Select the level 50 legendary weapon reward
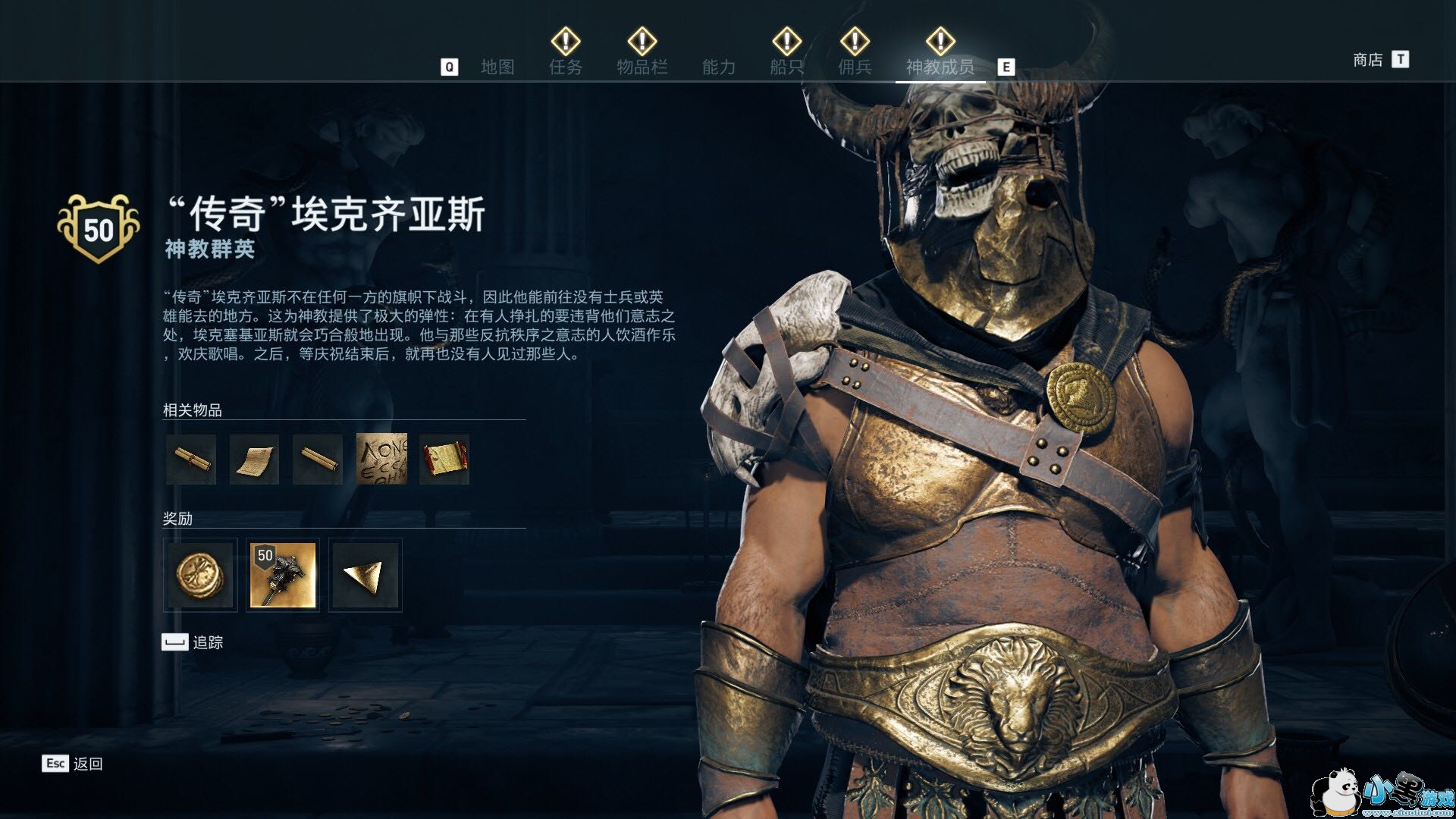The image size is (1456, 819). click(283, 575)
